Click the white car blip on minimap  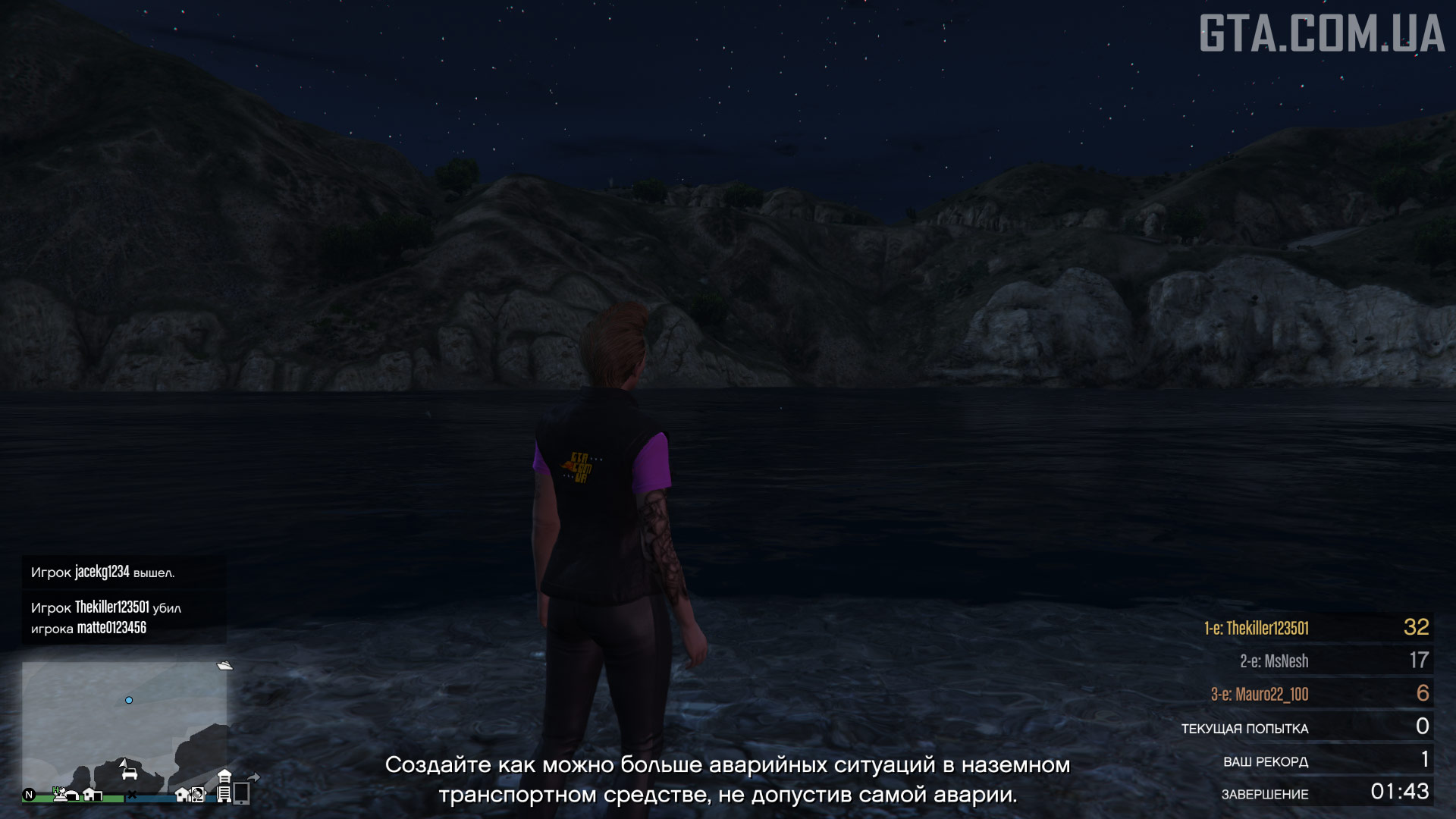click(130, 773)
